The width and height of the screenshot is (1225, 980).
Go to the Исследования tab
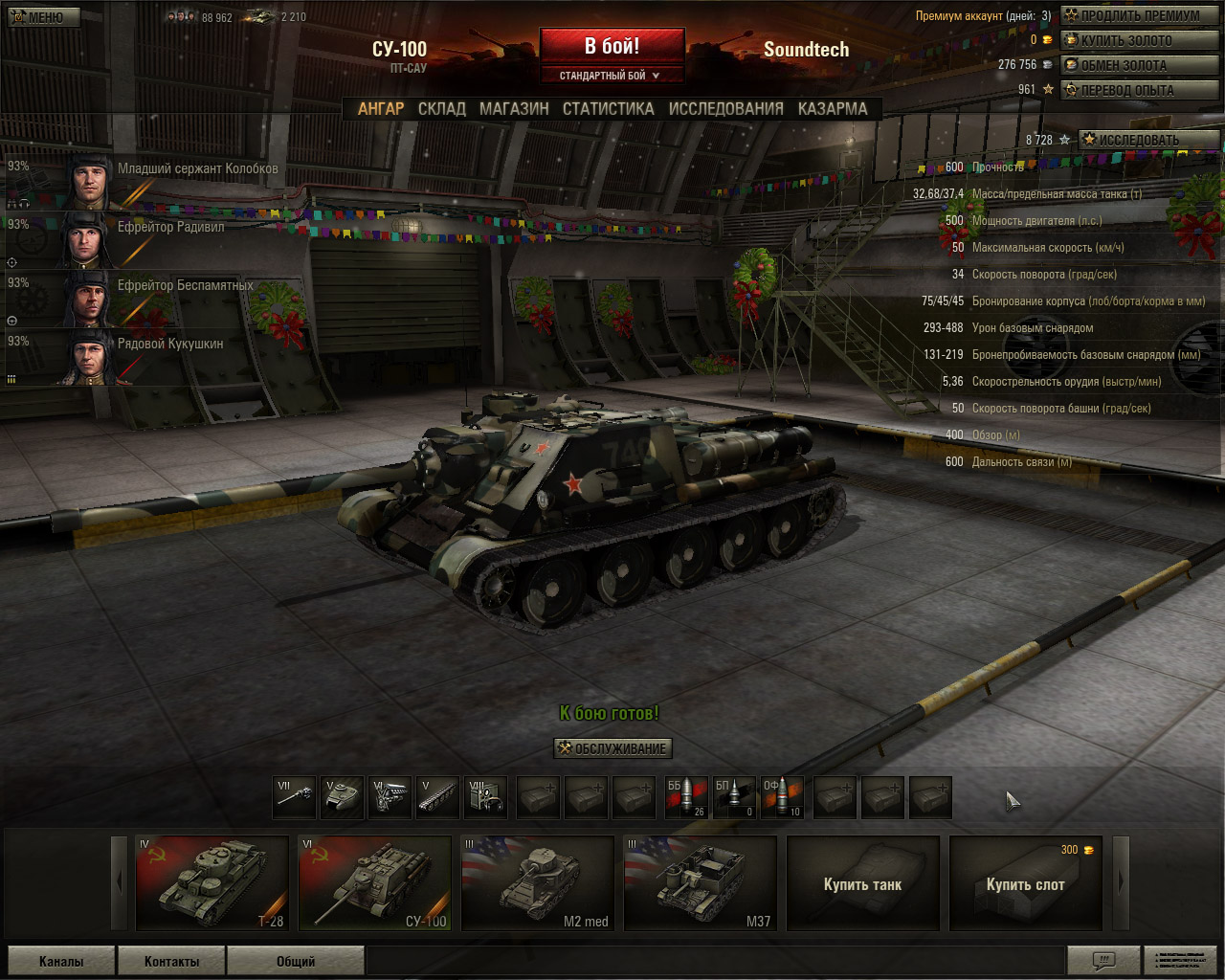tap(725, 109)
